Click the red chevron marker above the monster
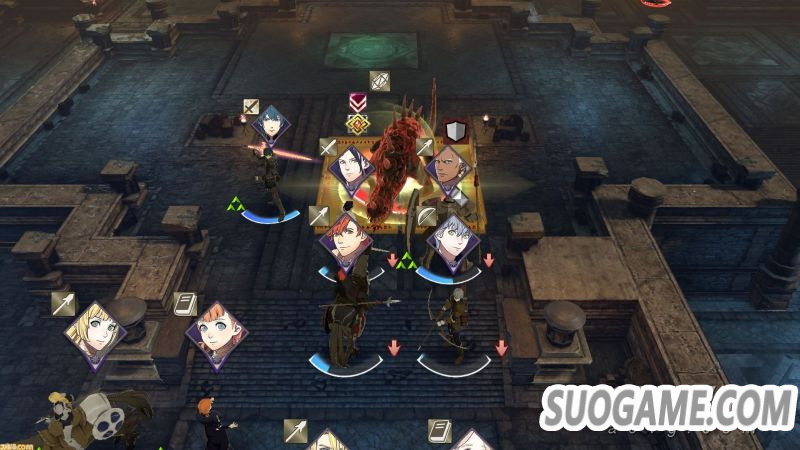 click(357, 103)
